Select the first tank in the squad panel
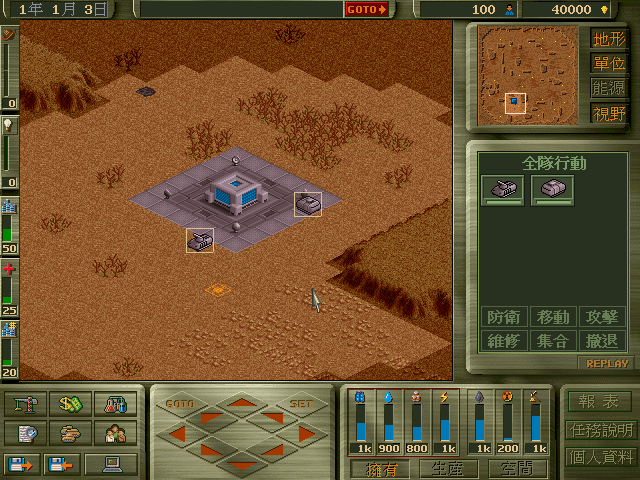Viewport: 640px width, 480px height. point(503,189)
